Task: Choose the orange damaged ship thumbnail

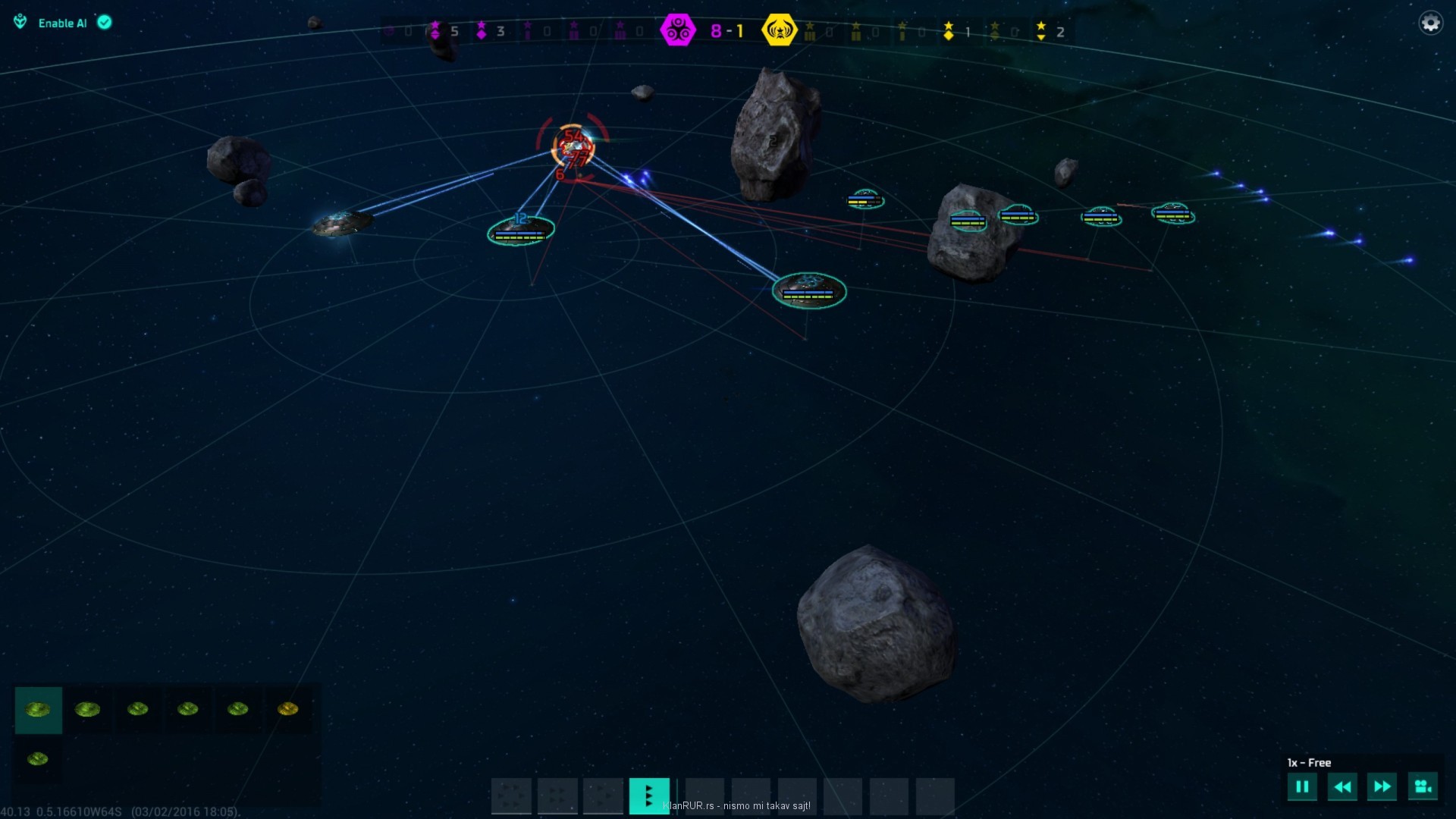Action: click(x=288, y=710)
